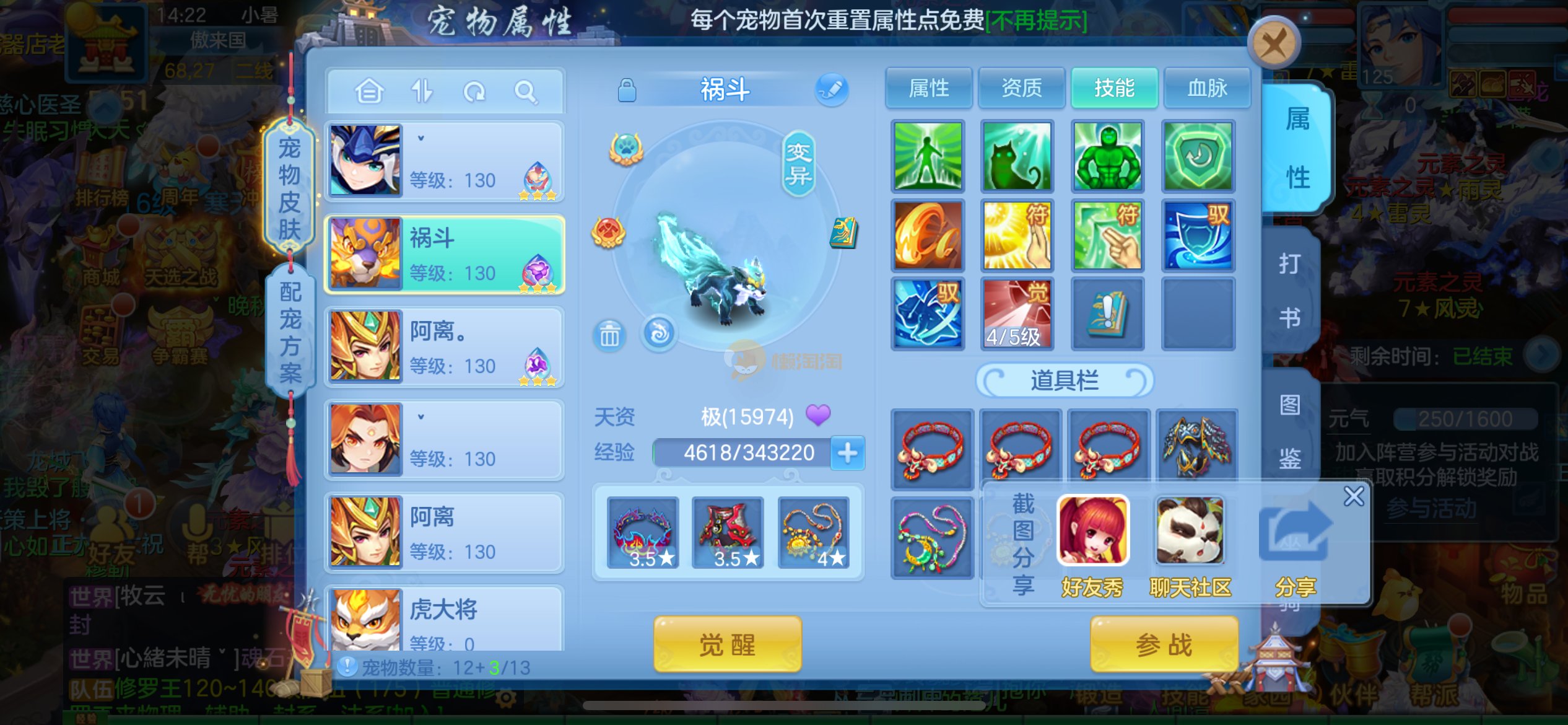Click 不再提示 in the top notice

(1037, 20)
